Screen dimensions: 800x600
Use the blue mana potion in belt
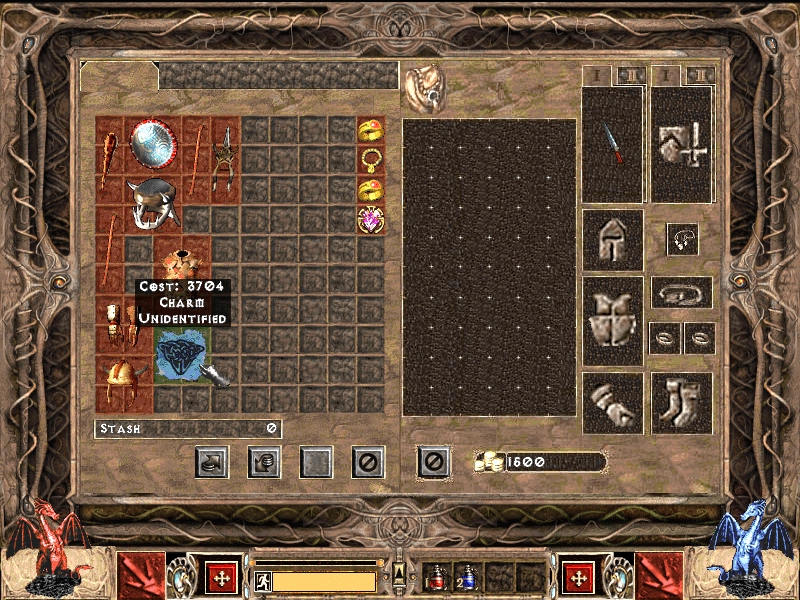(468, 578)
